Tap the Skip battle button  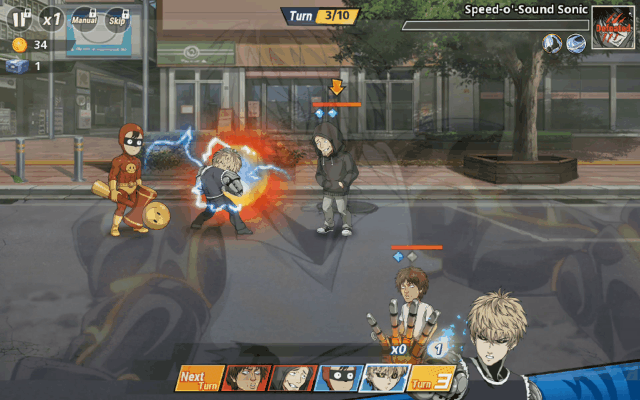click(117, 19)
